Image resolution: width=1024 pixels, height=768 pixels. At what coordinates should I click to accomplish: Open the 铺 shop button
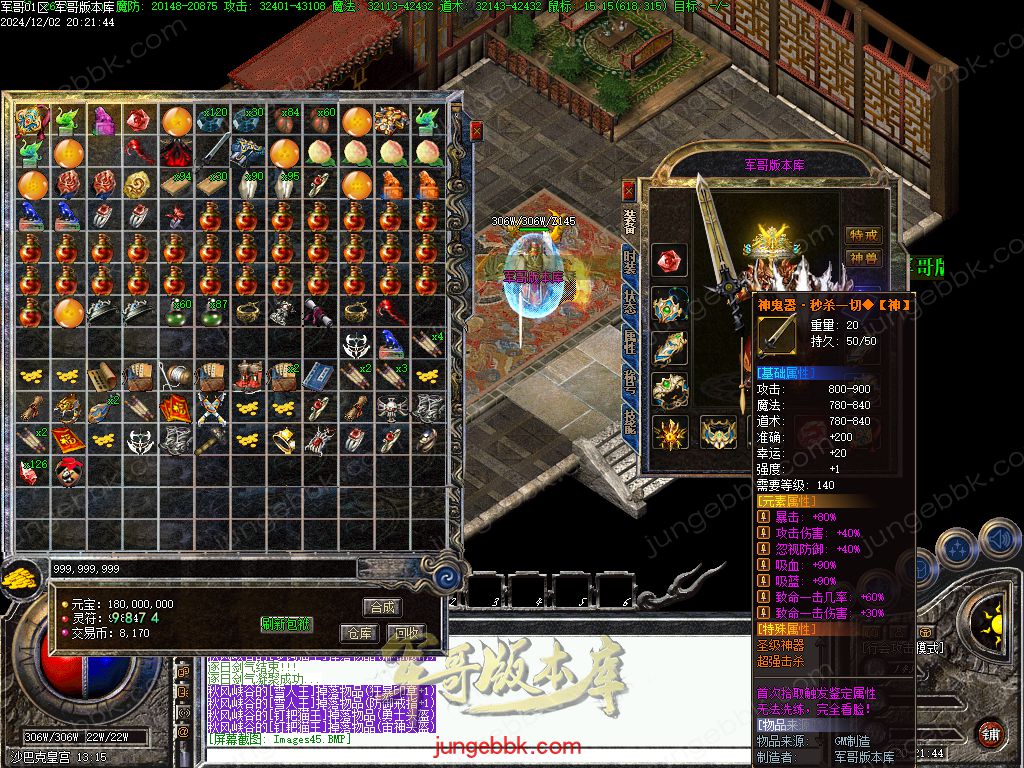(990, 733)
